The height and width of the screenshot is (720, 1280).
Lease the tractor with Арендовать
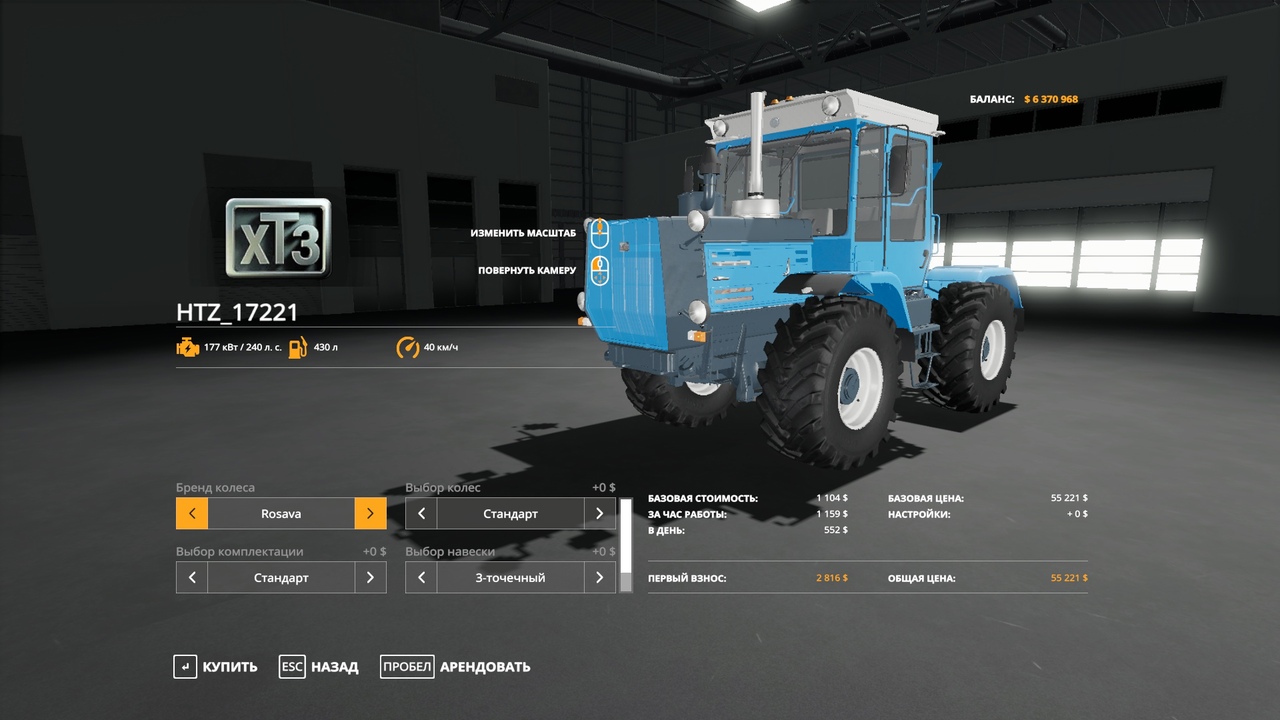(455, 667)
